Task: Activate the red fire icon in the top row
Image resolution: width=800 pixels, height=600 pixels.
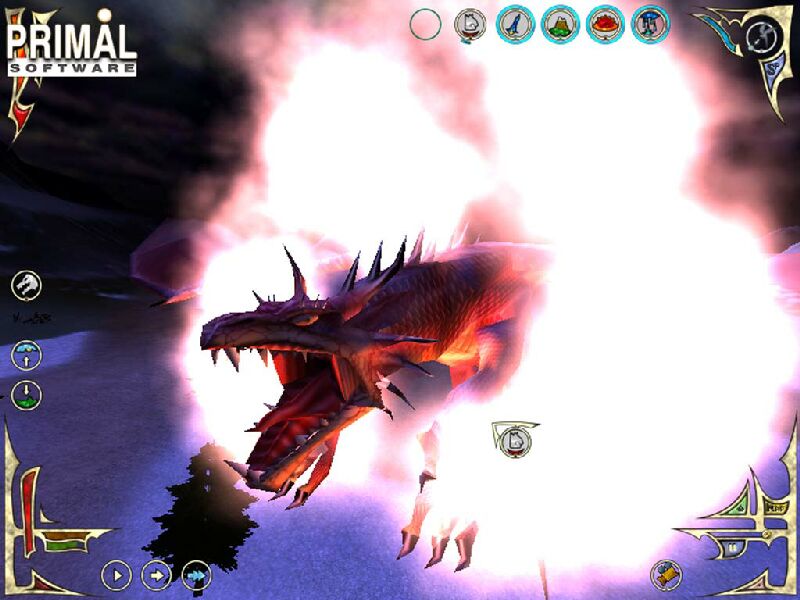Action: point(605,24)
